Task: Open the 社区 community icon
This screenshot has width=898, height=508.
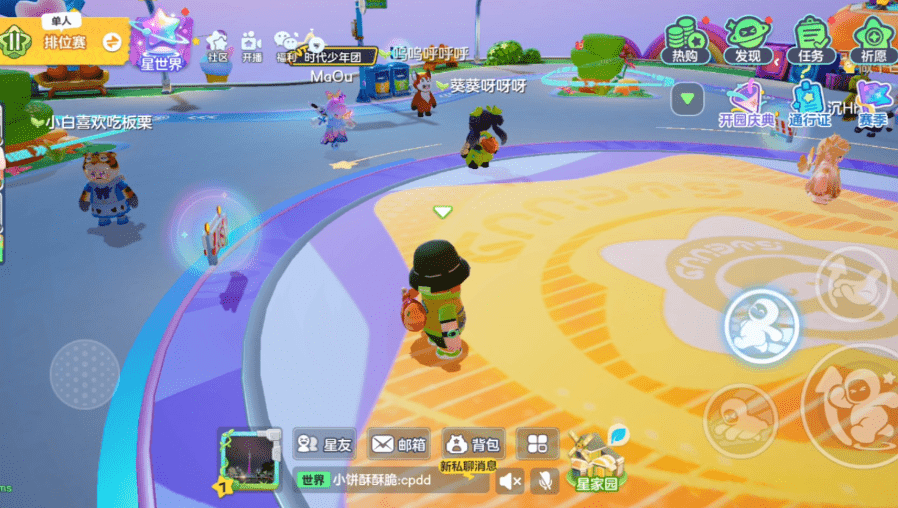Action: tap(217, 47)
